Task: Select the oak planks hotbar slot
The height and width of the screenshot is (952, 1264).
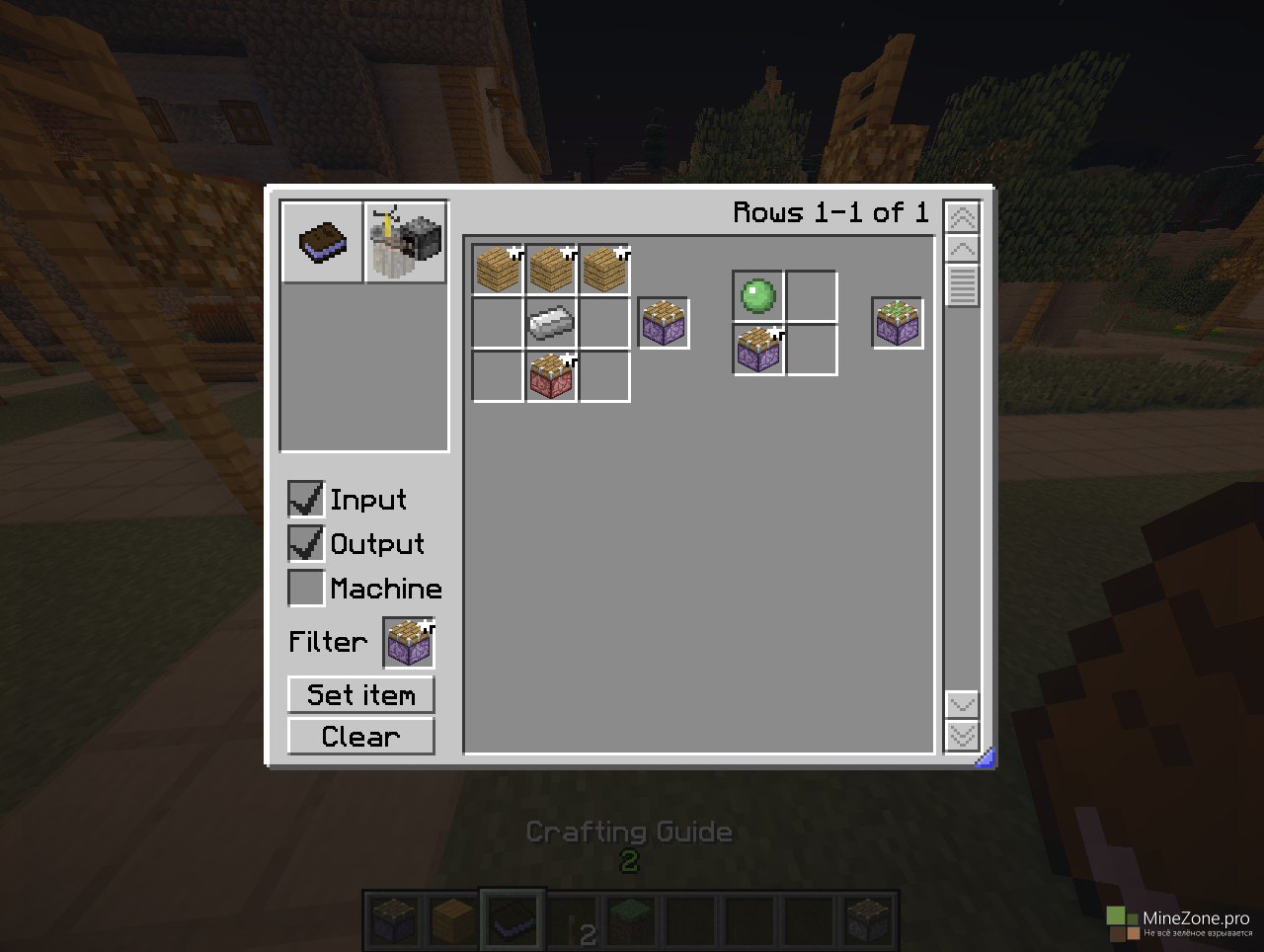Action: [453, 919]
